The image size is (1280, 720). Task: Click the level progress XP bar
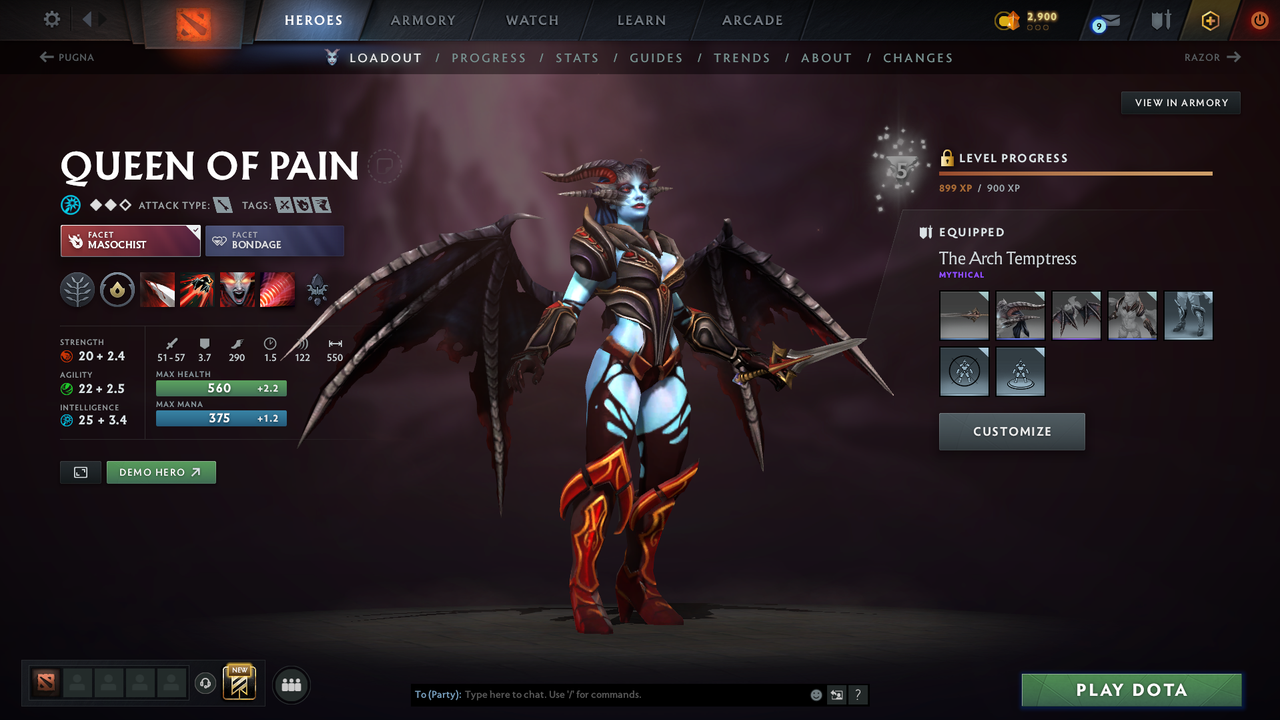(x=1075, y=172)
